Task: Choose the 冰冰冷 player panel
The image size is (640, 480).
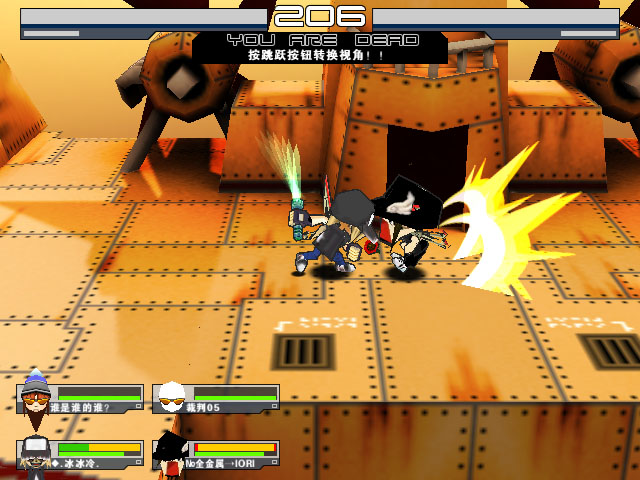Action: click(x=82, y=455)
